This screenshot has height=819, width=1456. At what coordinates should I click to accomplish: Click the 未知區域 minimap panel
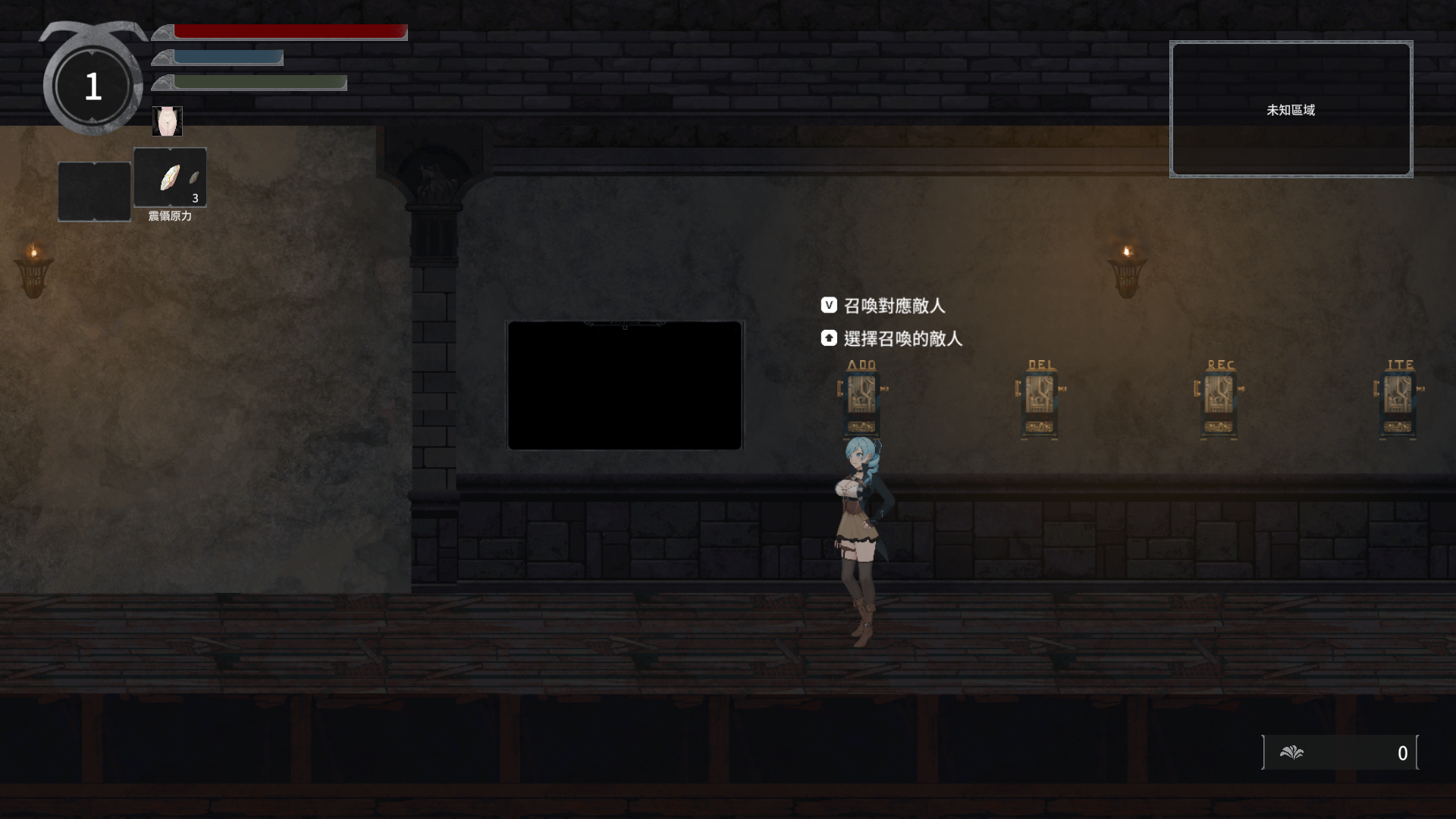[x=1291, y=109]
